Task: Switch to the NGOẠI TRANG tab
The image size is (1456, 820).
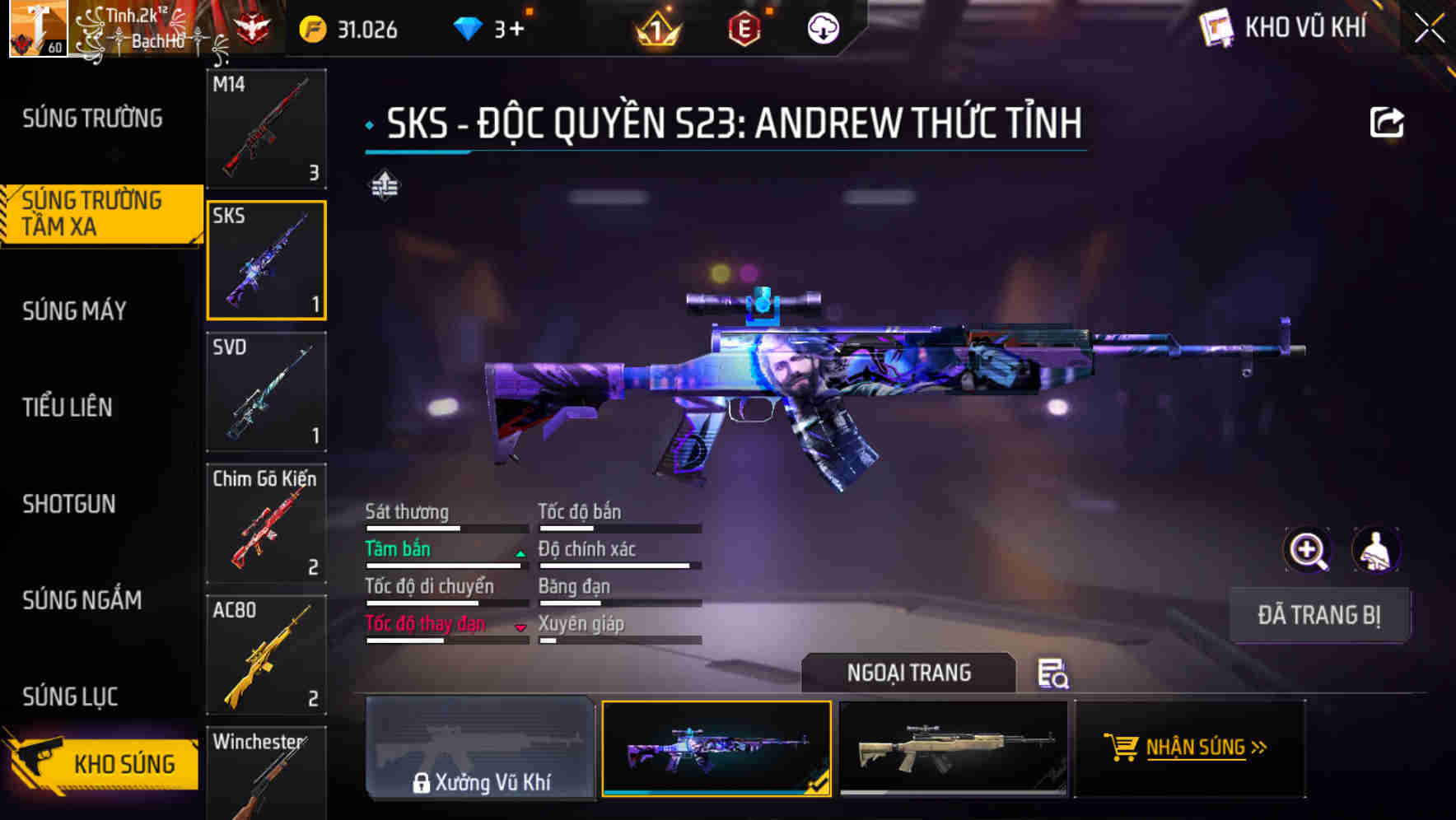Action: coord(910,673)
